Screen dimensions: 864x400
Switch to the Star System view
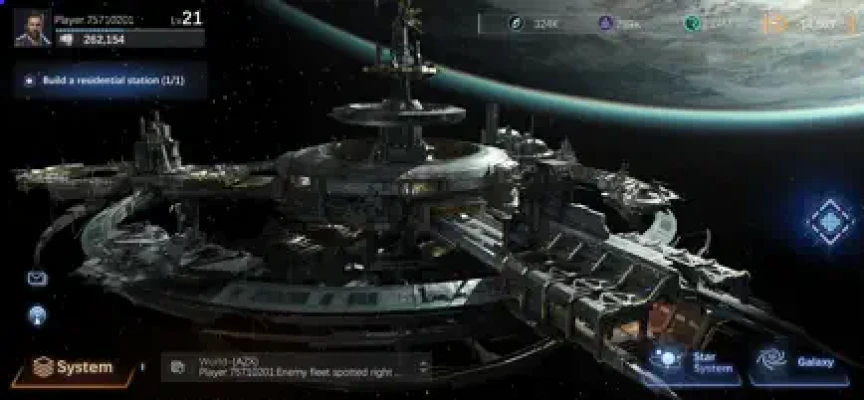[692, 362]
